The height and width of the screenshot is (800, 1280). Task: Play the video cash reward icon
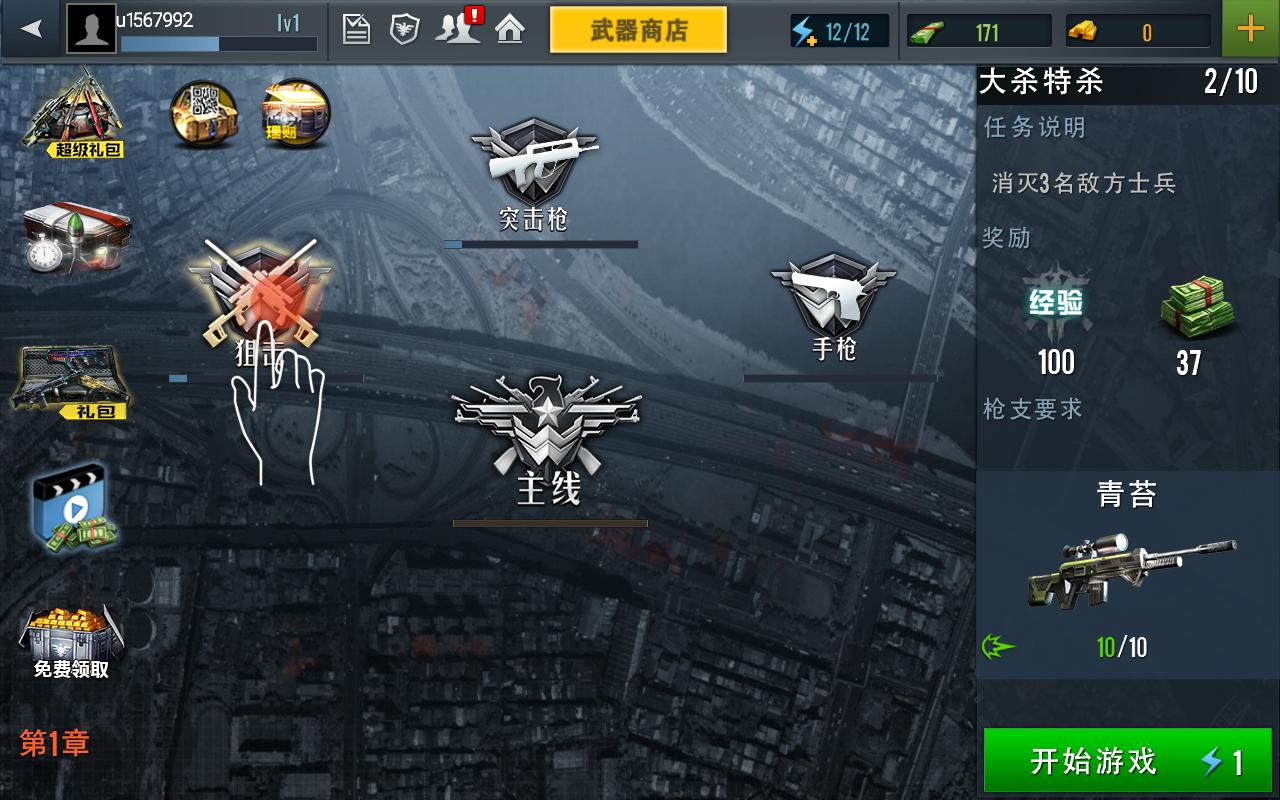tap(75, 510)
